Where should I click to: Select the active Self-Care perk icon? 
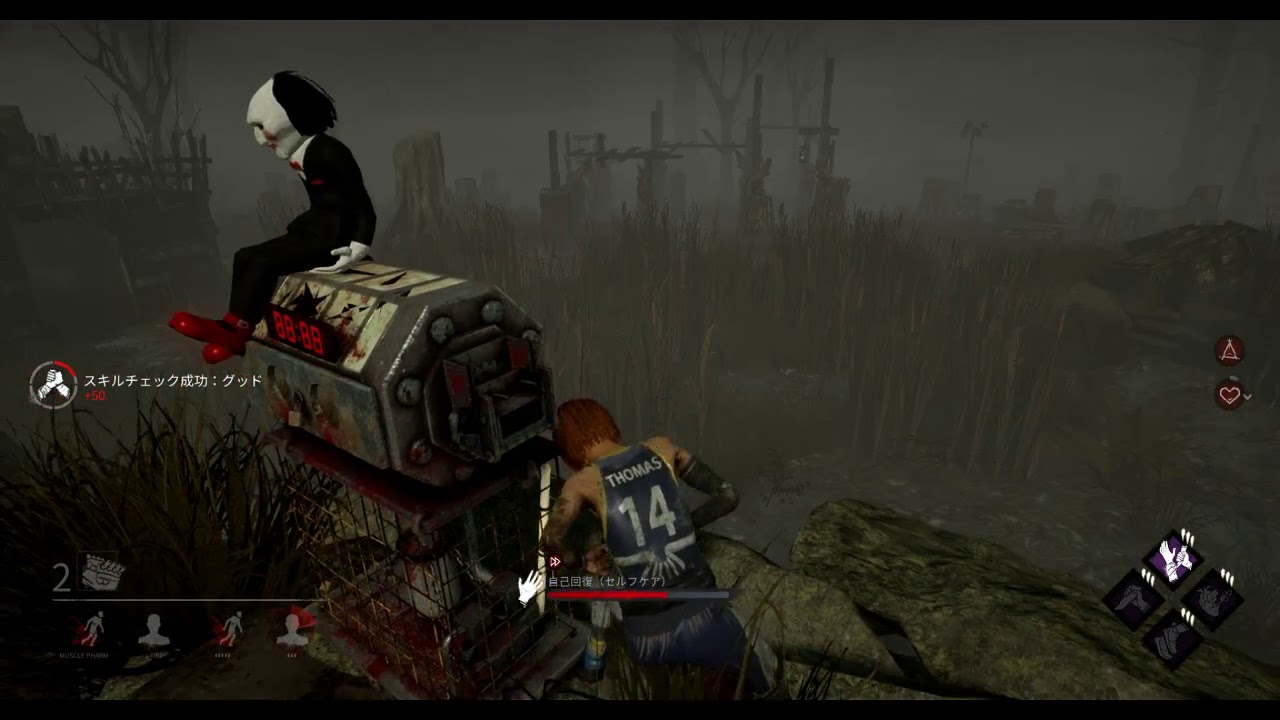tap(1173, 559)
